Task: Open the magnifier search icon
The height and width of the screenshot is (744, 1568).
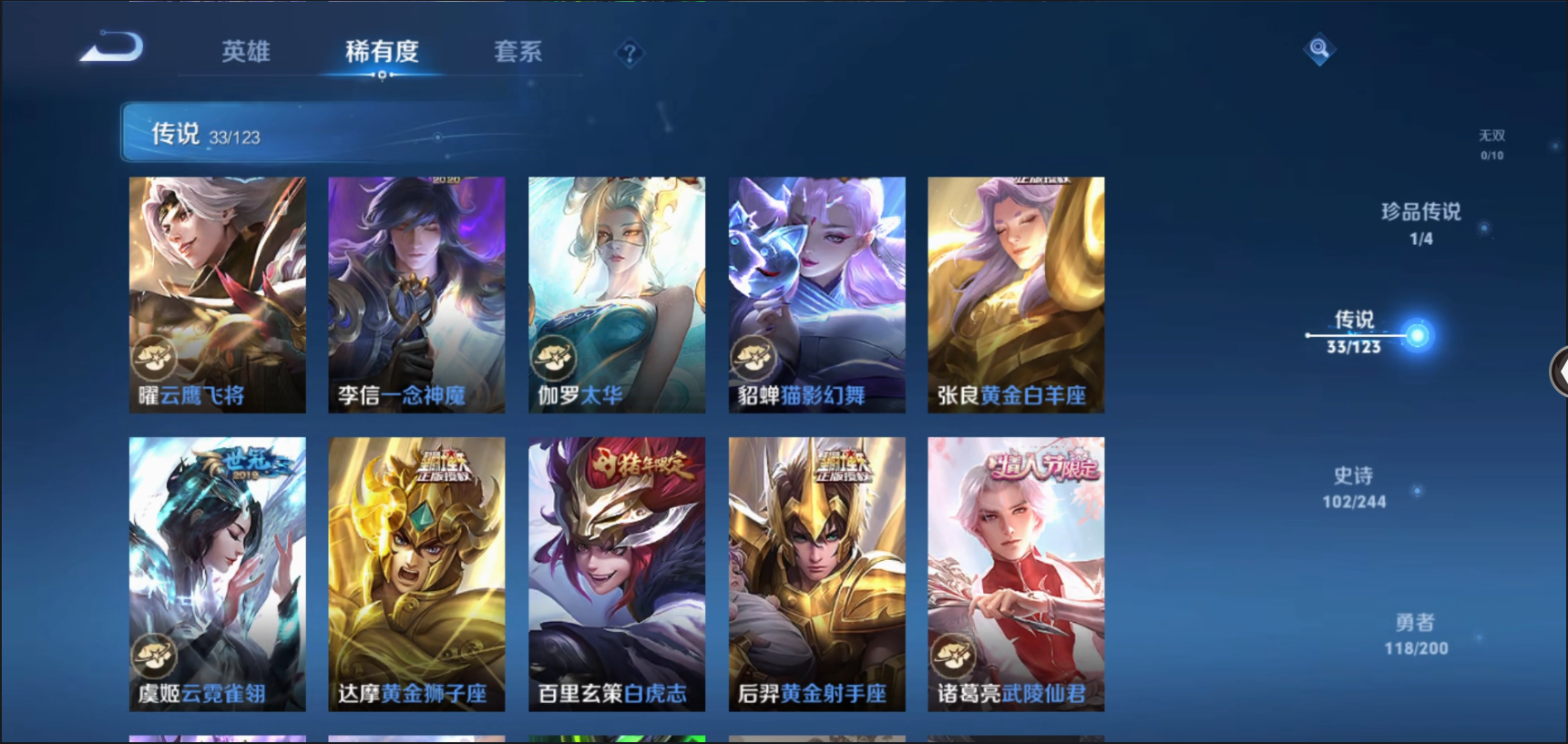Action: point(1318,48)
